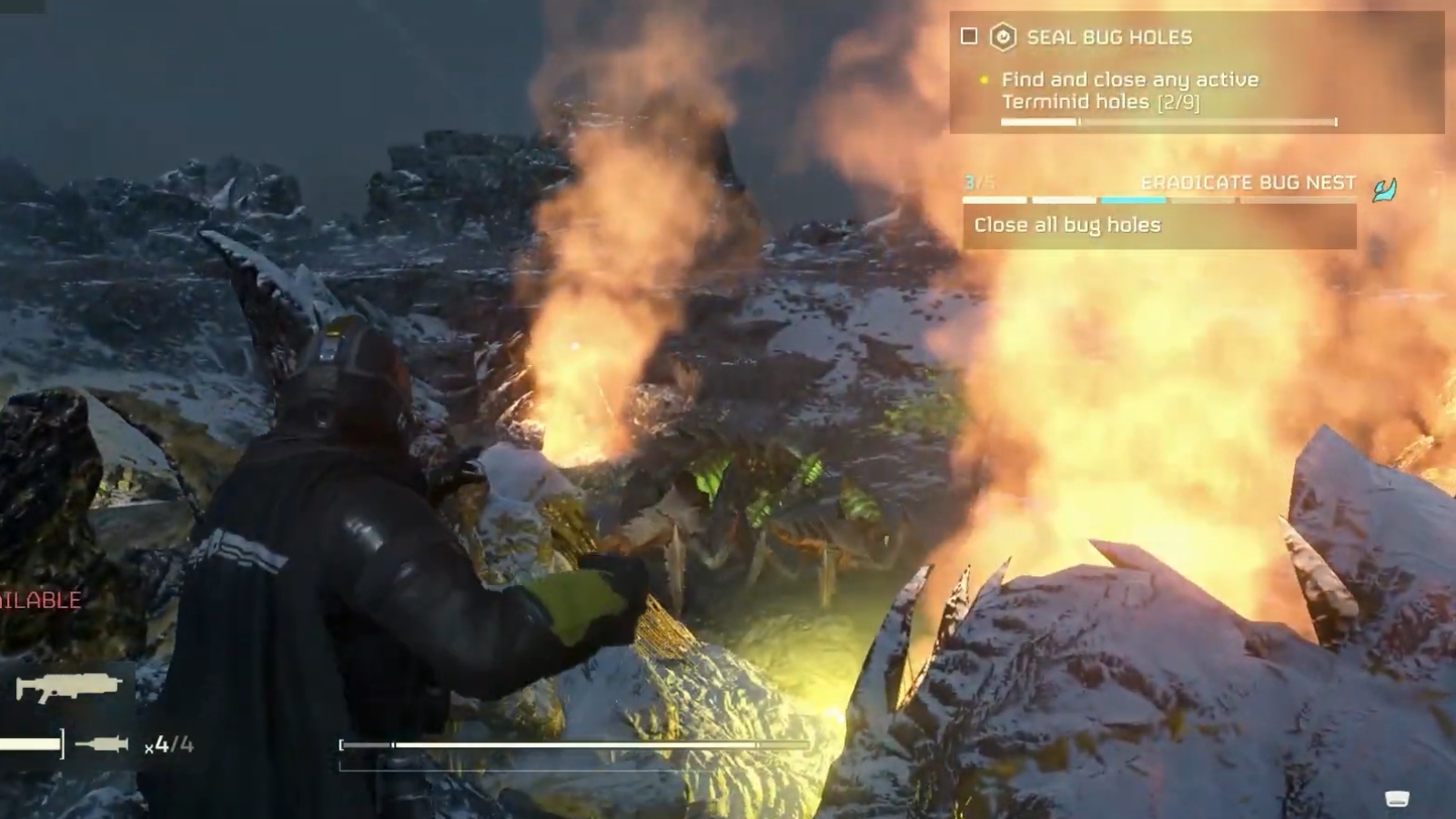This screenshot has width=1456, height=819.
Task: Click the Find and close Terminid holes text
Action: 1128,89
